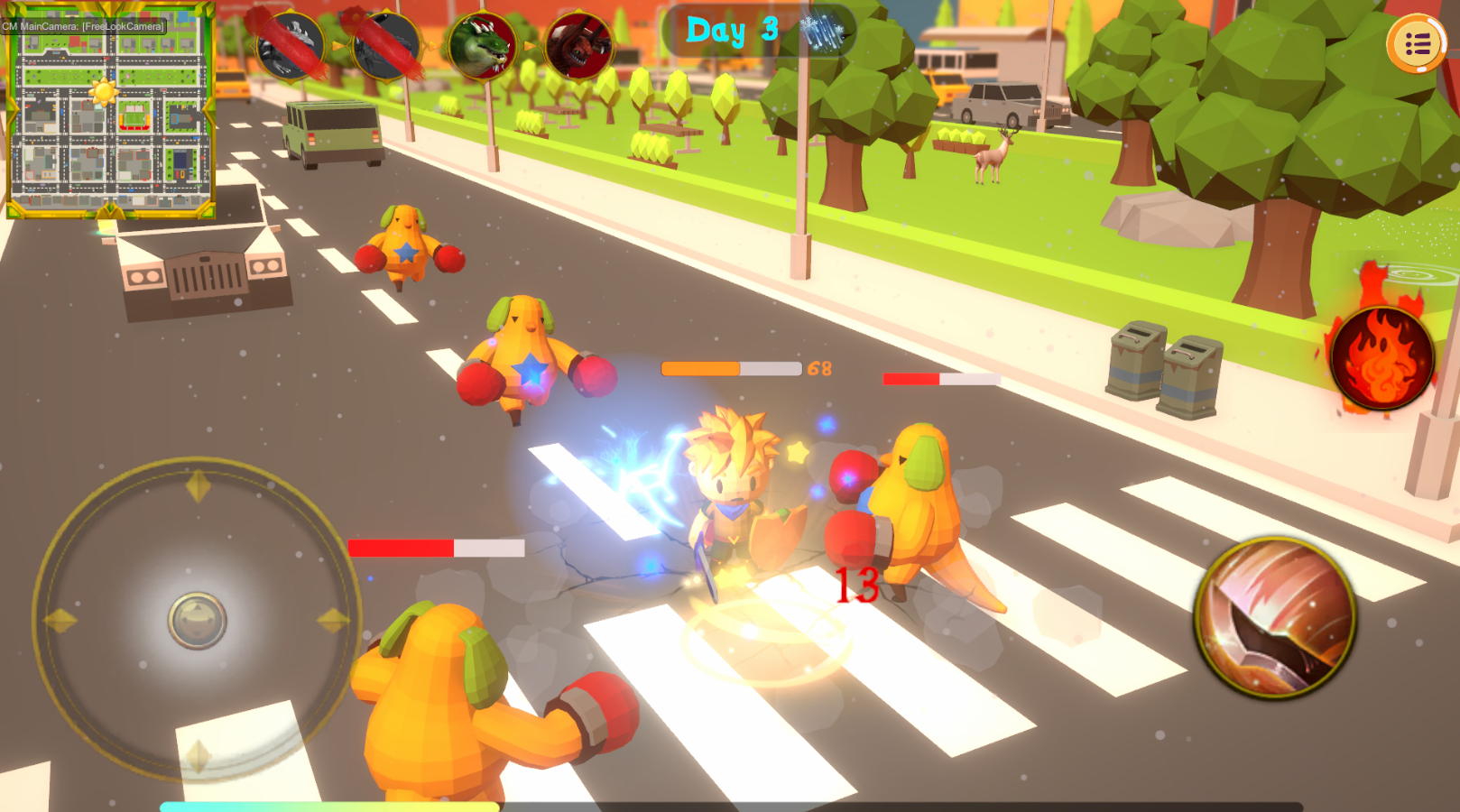Click the snowflake weather icon

(x=821, y=32)
